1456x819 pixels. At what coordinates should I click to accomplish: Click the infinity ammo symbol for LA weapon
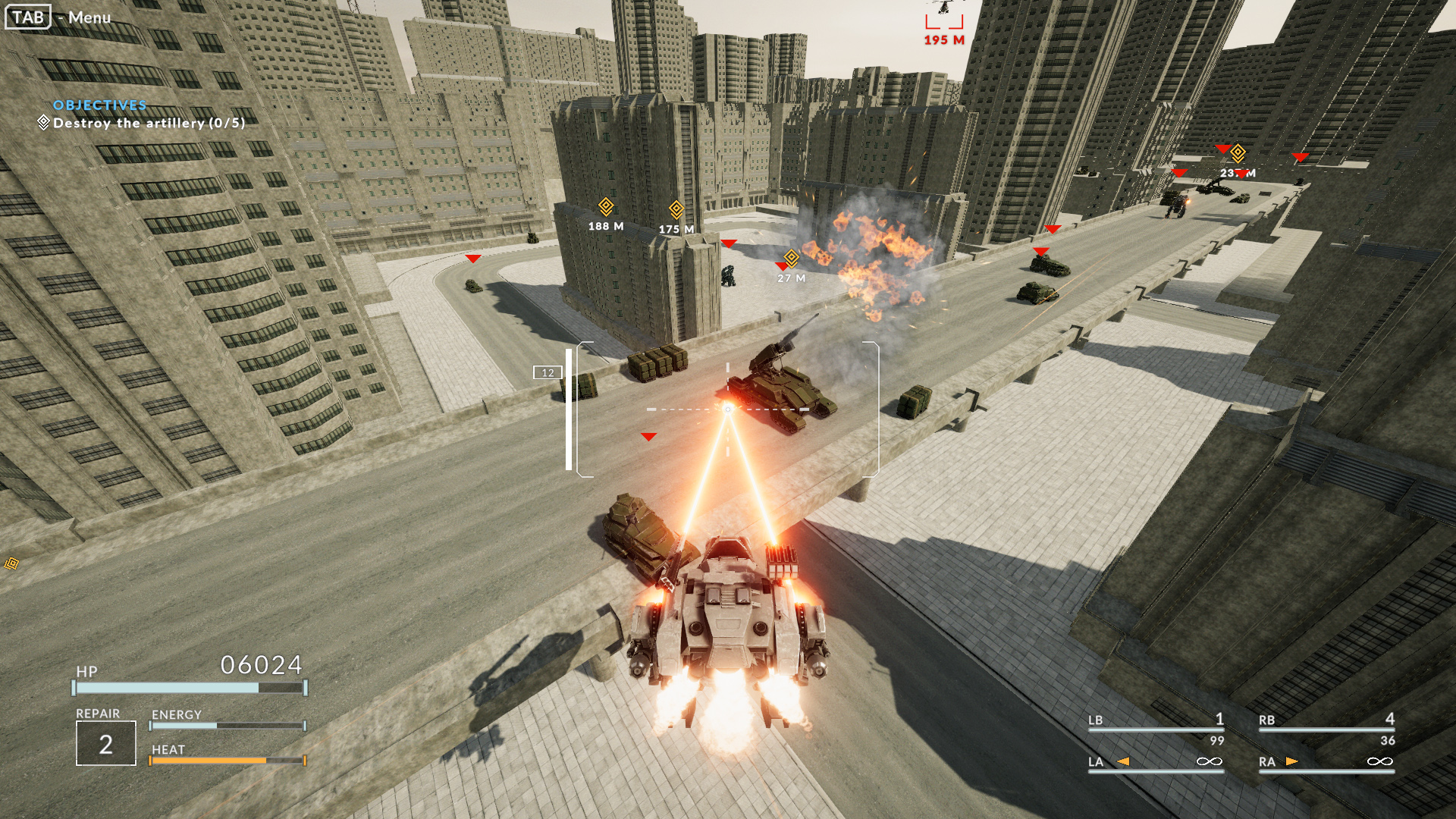[1210, 761]
